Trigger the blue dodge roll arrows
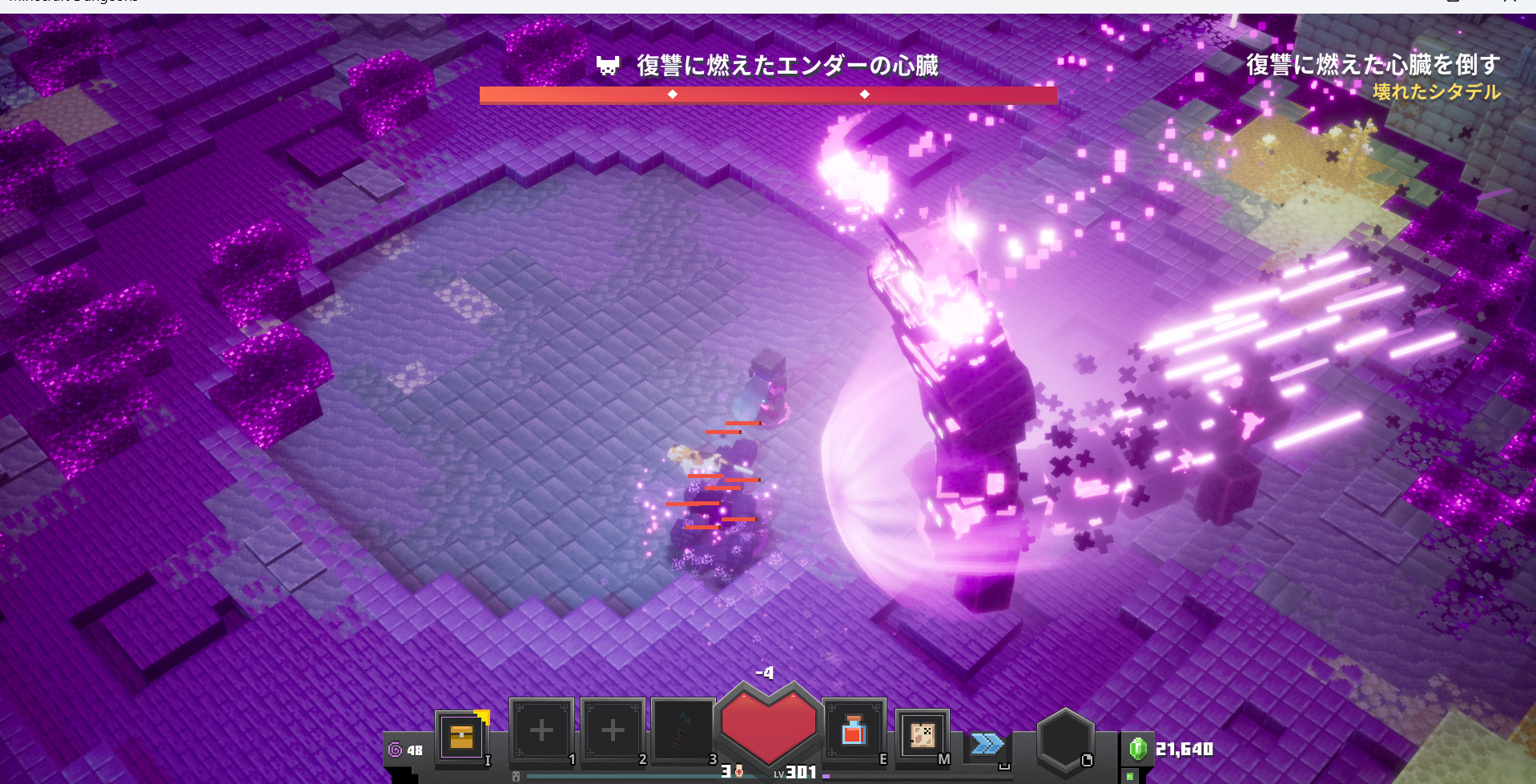 coord(987,744)
